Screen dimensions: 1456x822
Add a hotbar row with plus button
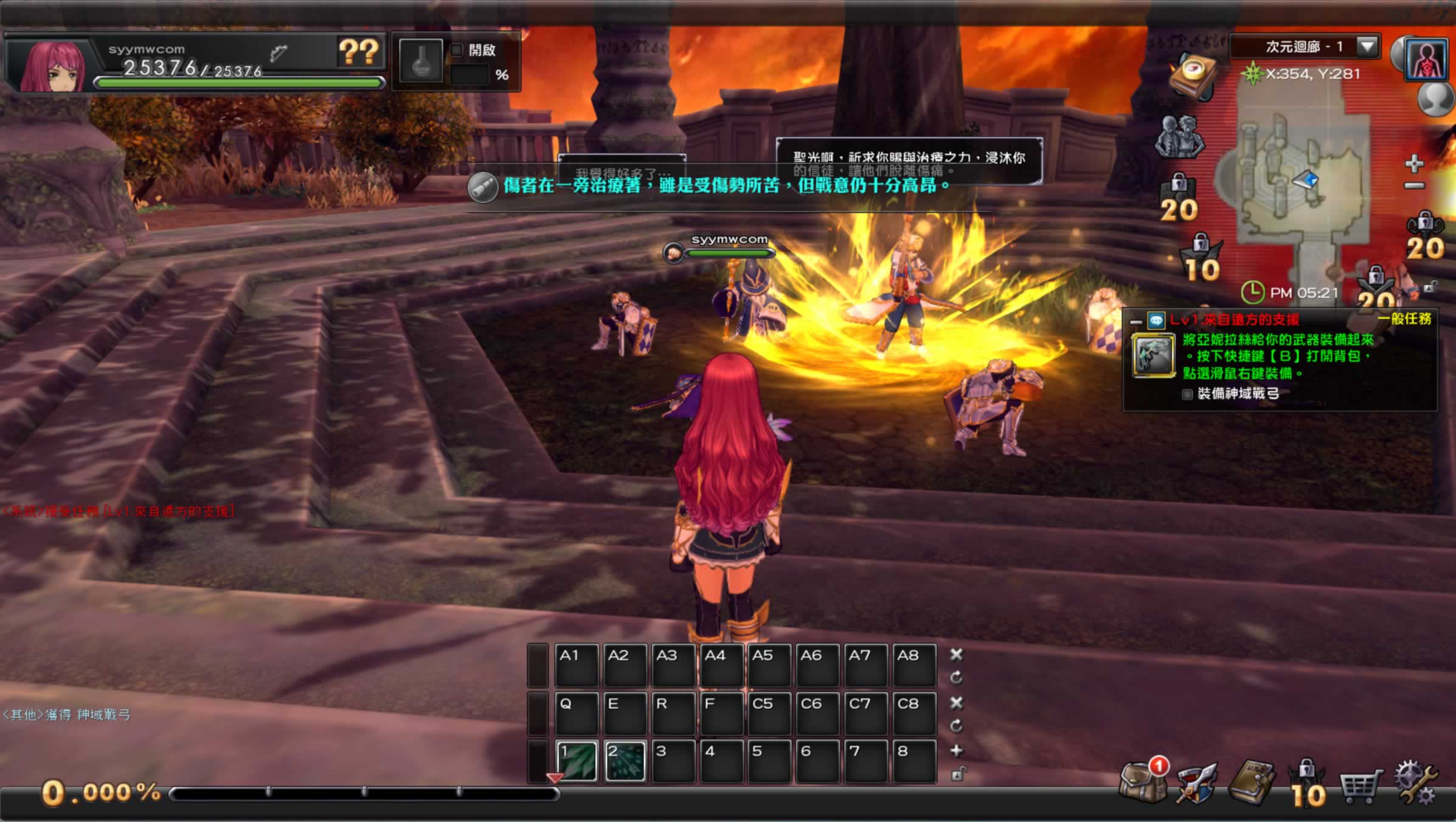point(957,751)
